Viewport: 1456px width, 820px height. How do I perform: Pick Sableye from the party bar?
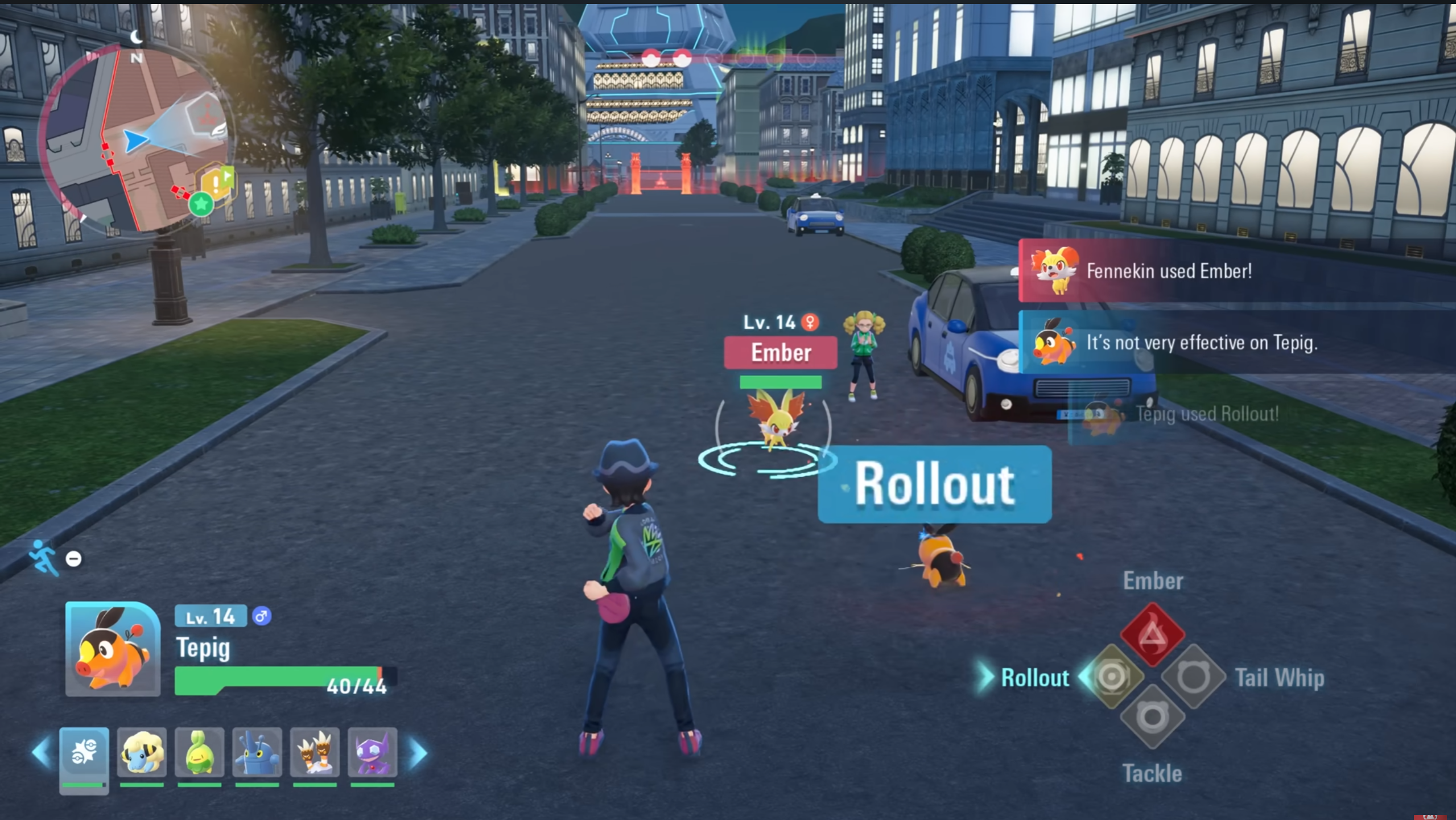pyautogui.click(x=372, y=752)
